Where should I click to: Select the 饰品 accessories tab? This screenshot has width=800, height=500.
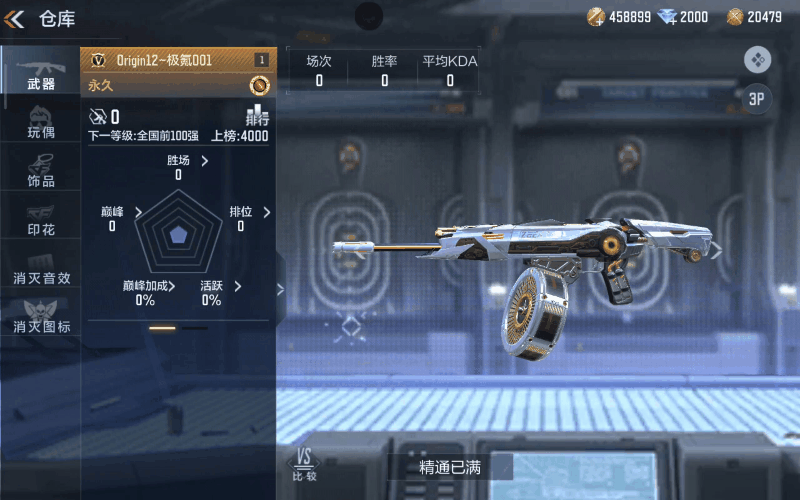40,170
